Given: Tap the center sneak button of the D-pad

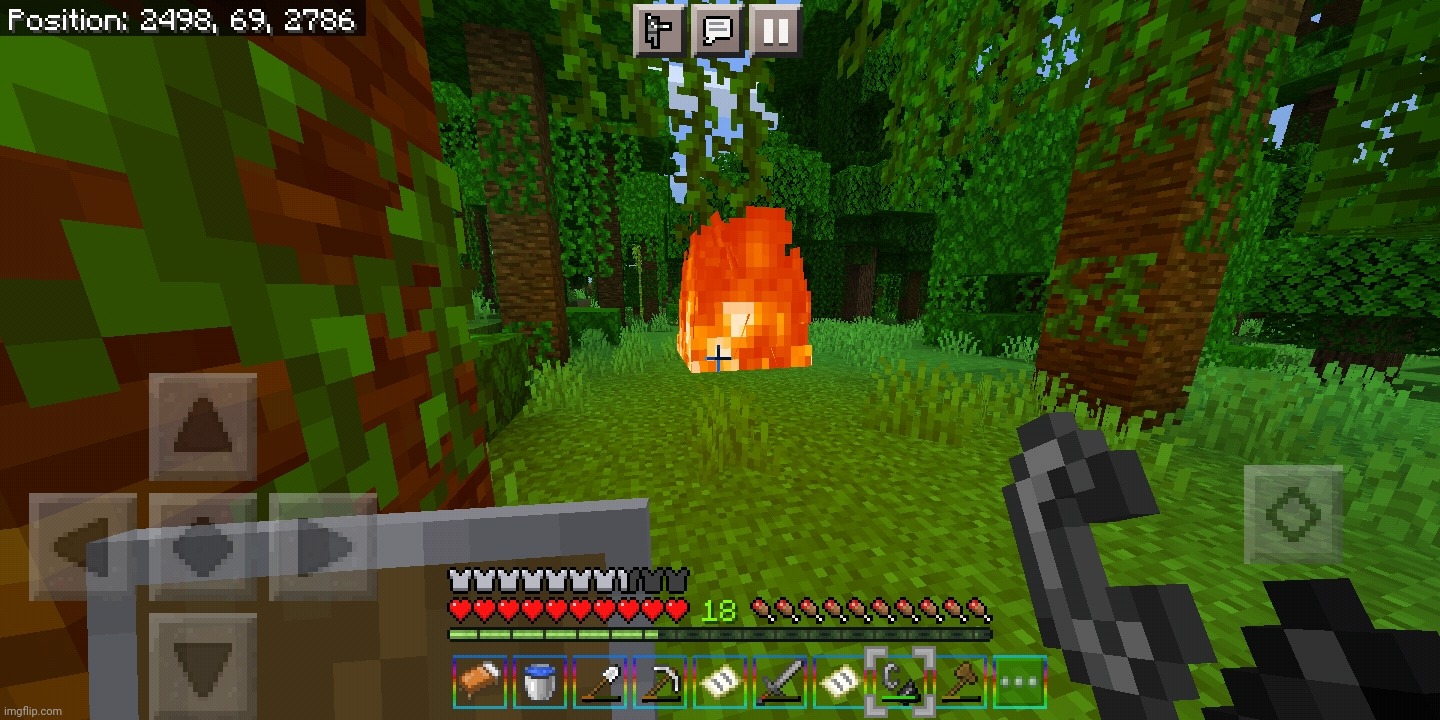Looking at the screenshot, I should pyautogui.click(x=205, y=547).
